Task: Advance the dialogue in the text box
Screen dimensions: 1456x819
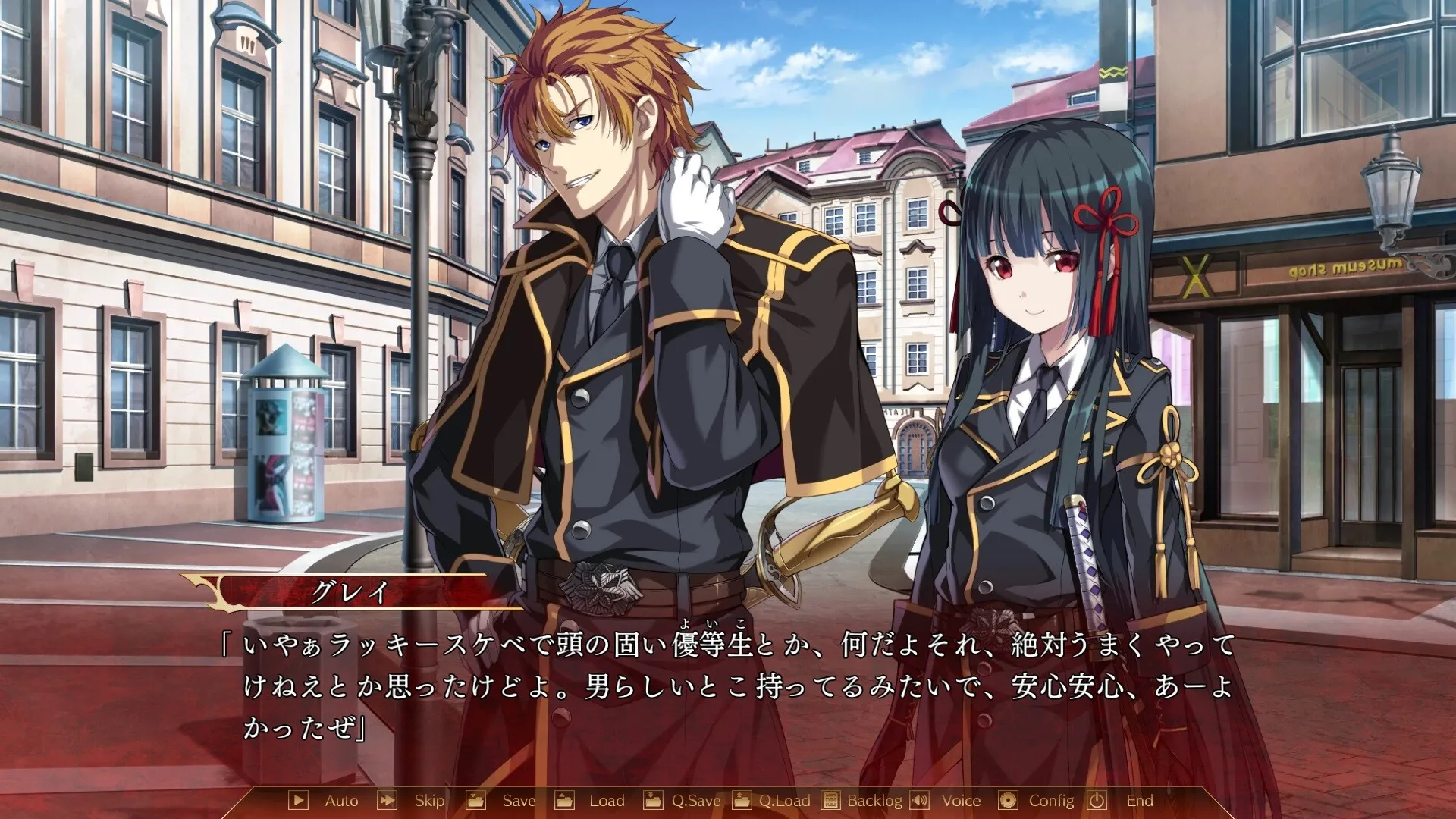Action: coord(728,686)
